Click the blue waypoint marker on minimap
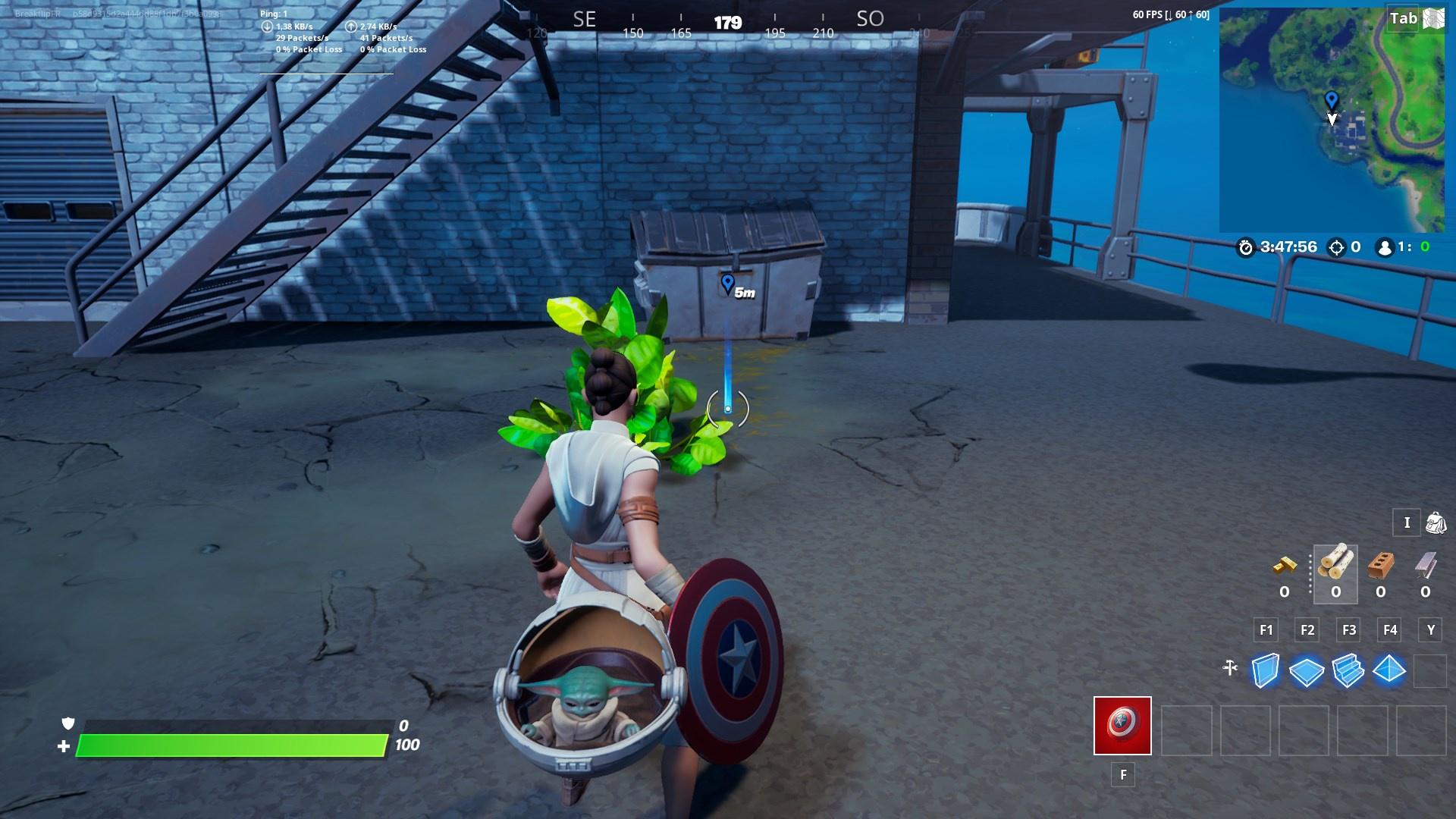This screenshot has width=1456, height=819. [1332, 97]
